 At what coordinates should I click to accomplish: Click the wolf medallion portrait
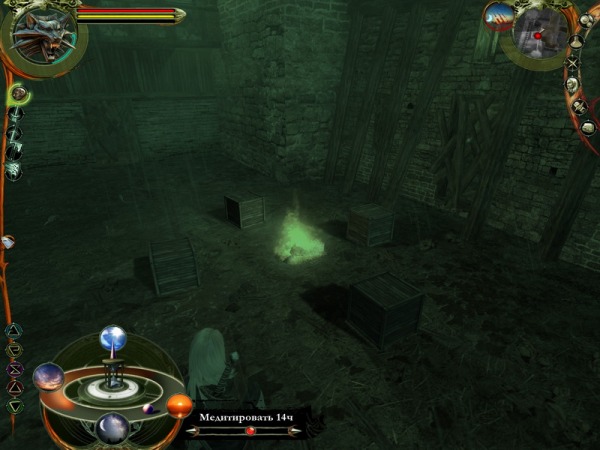(43, 37)
